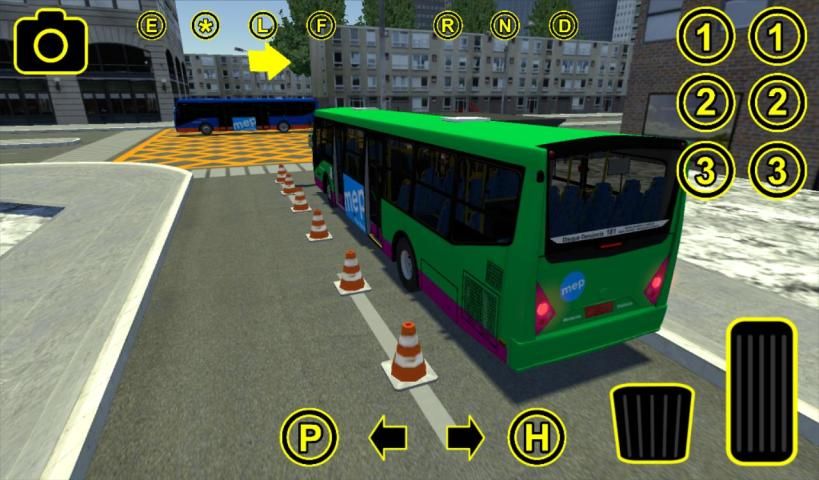
Task: Tap the camera view button
Action: [x=50, y=42]
